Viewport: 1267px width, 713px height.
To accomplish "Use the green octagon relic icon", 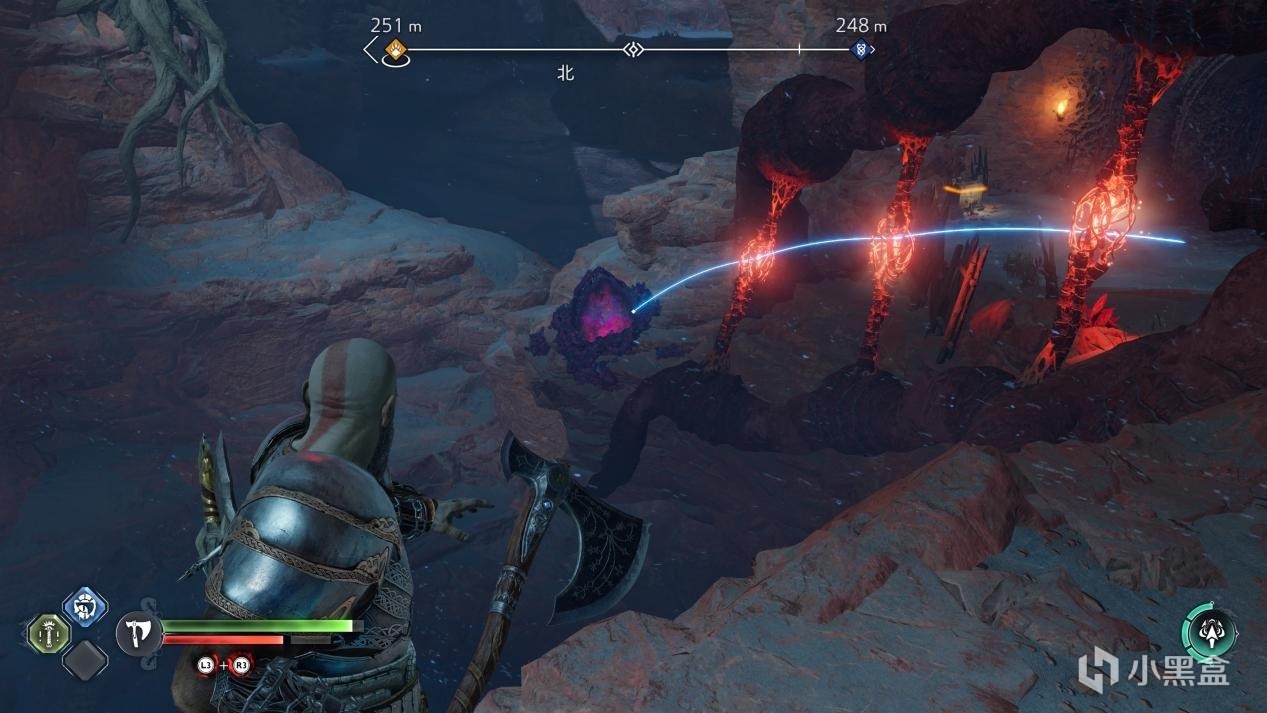I will [47, 633].
